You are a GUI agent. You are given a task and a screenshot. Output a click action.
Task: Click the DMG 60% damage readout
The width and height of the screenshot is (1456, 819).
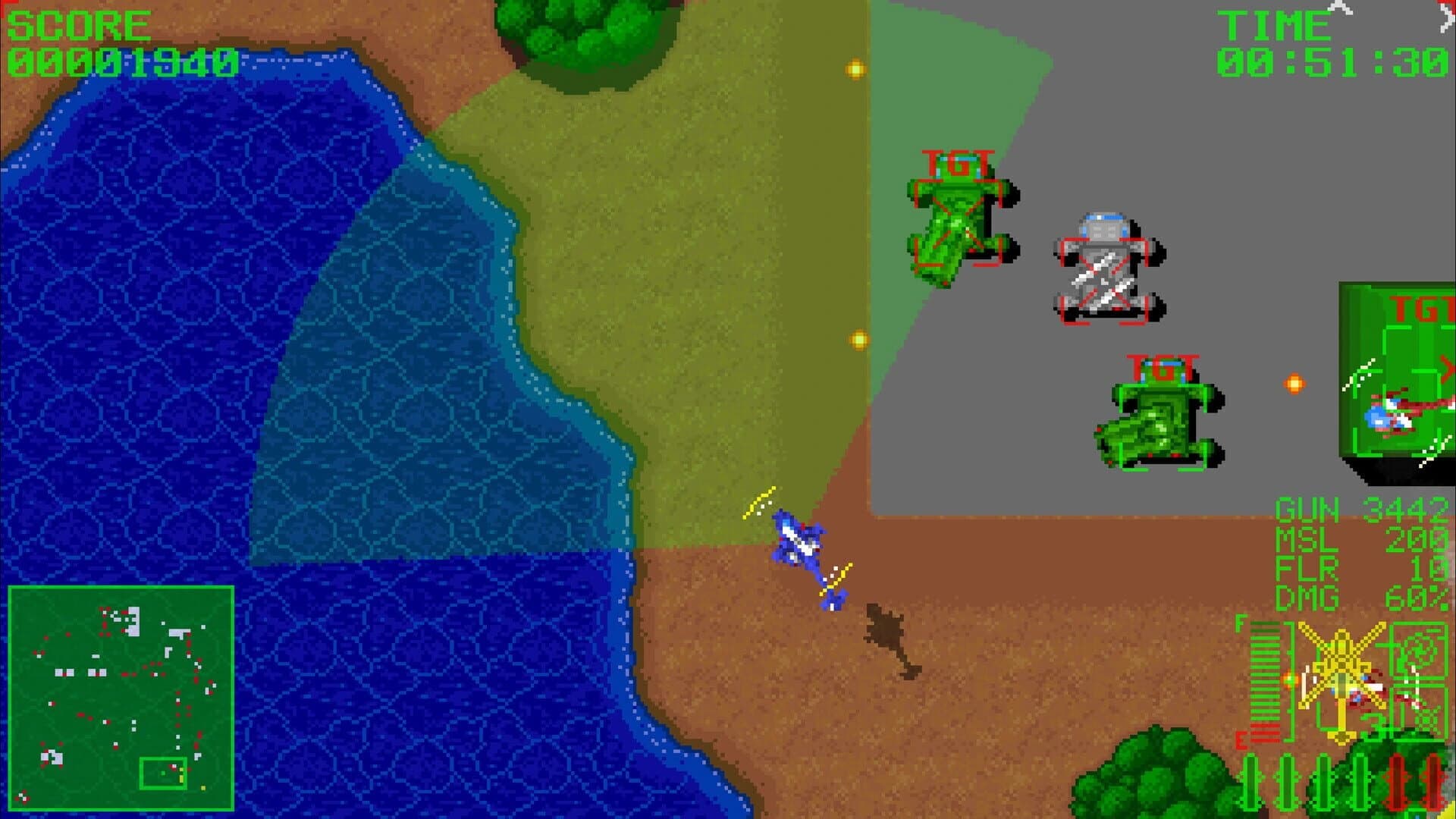coord(1365,601)
